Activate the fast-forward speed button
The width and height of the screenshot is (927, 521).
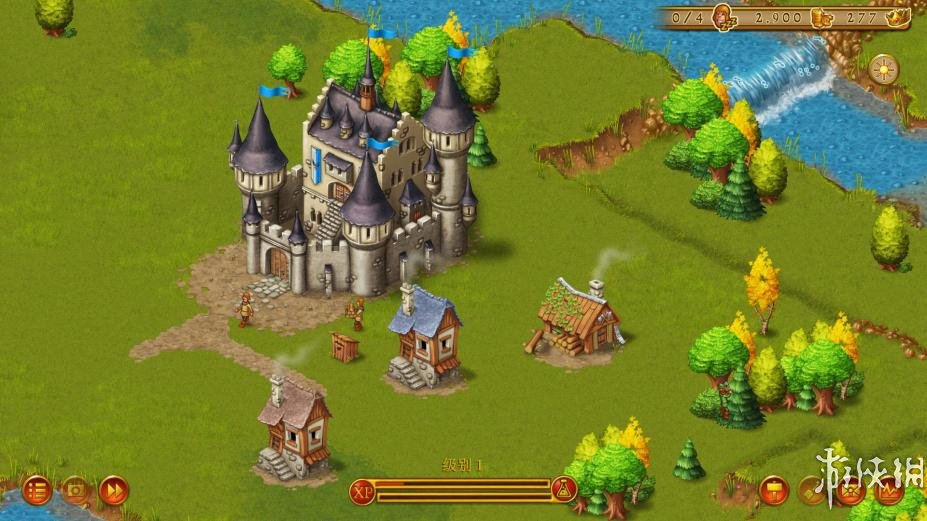click(113, 490)
